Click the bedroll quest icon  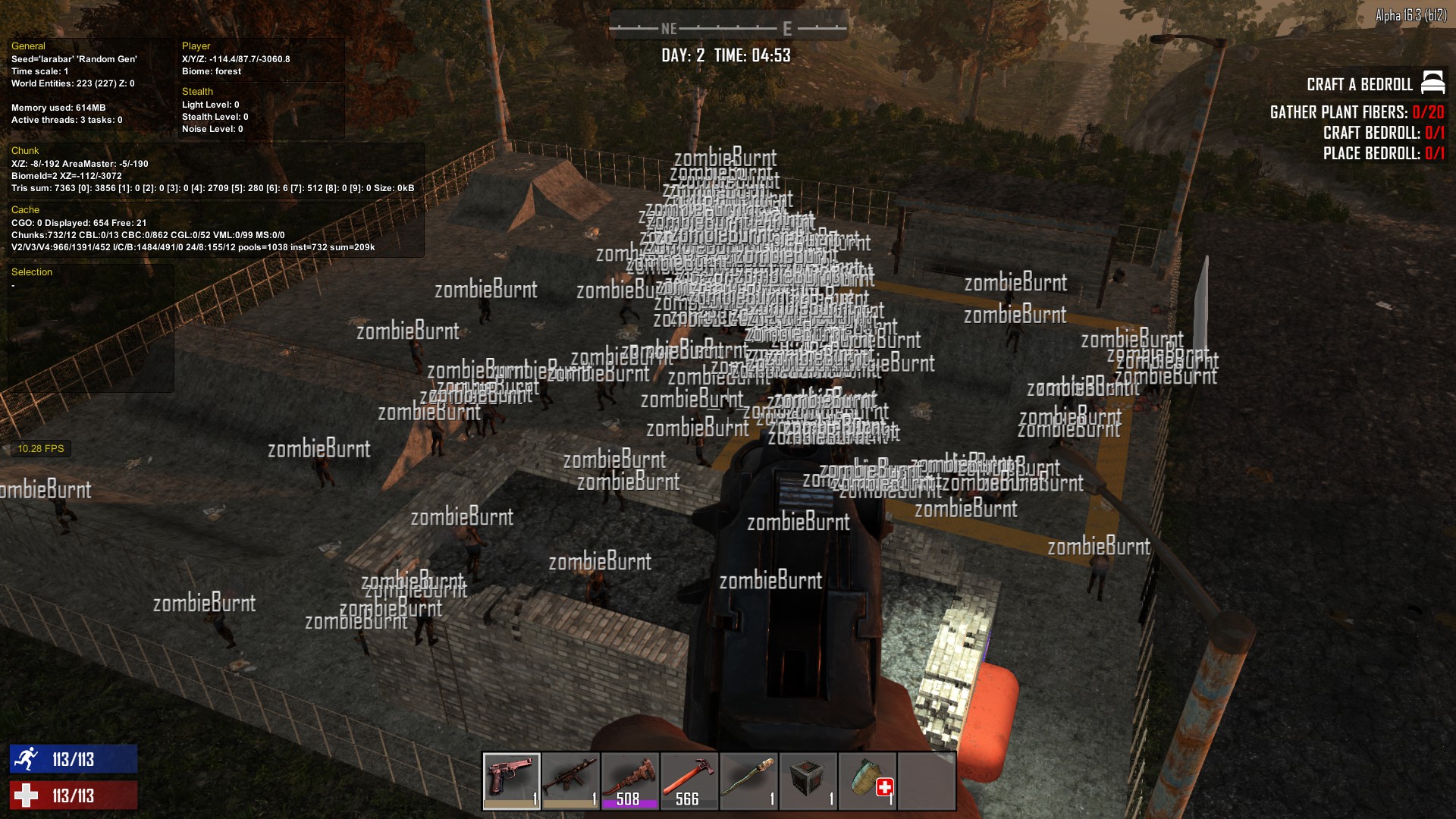tap(1432, 82)
